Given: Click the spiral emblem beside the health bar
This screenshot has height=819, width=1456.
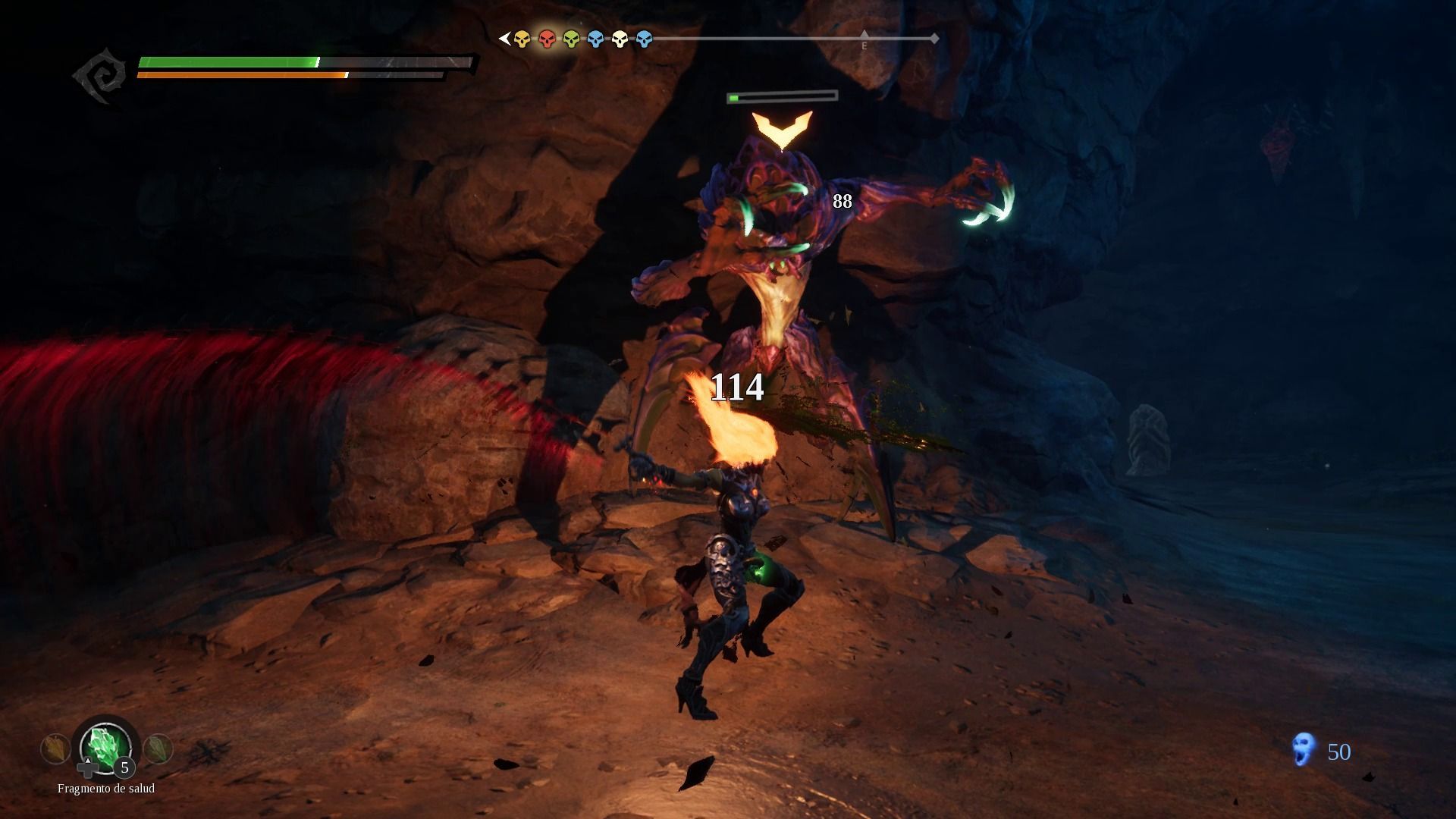Looking at the screenshot, I should (x=101, y=75).
